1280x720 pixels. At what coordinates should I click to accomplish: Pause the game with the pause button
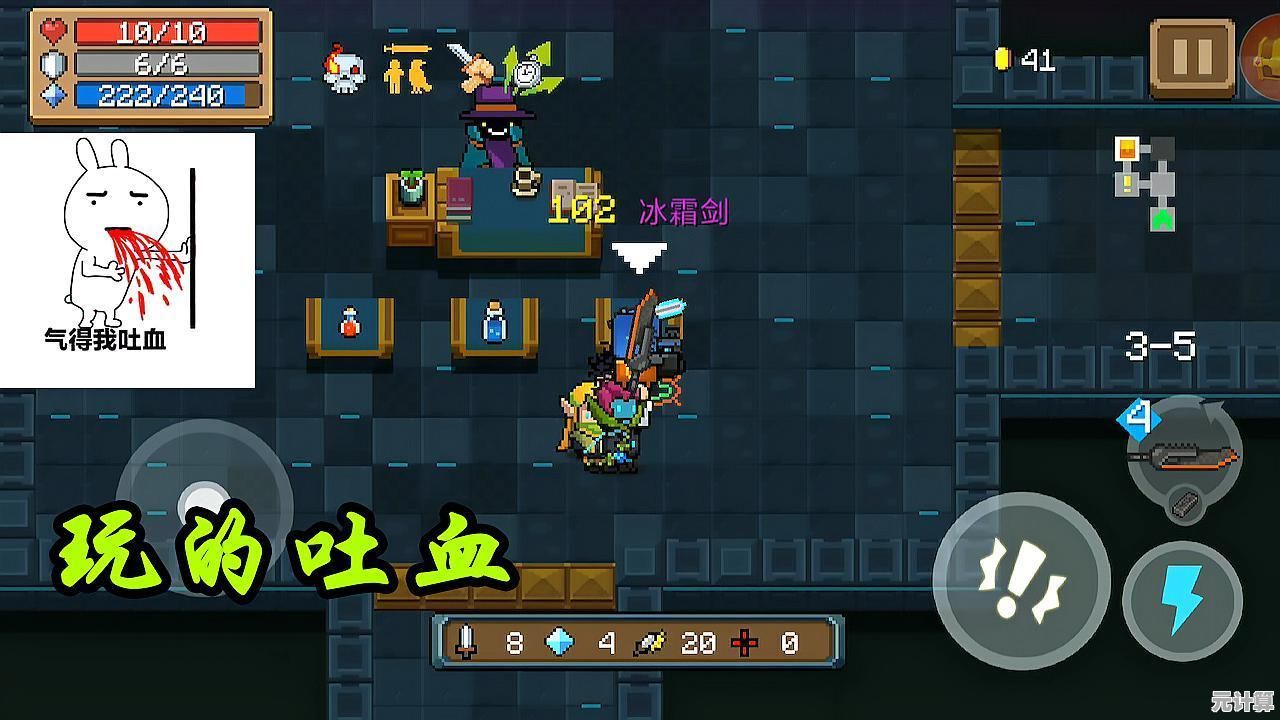(x=1192, y=58)
